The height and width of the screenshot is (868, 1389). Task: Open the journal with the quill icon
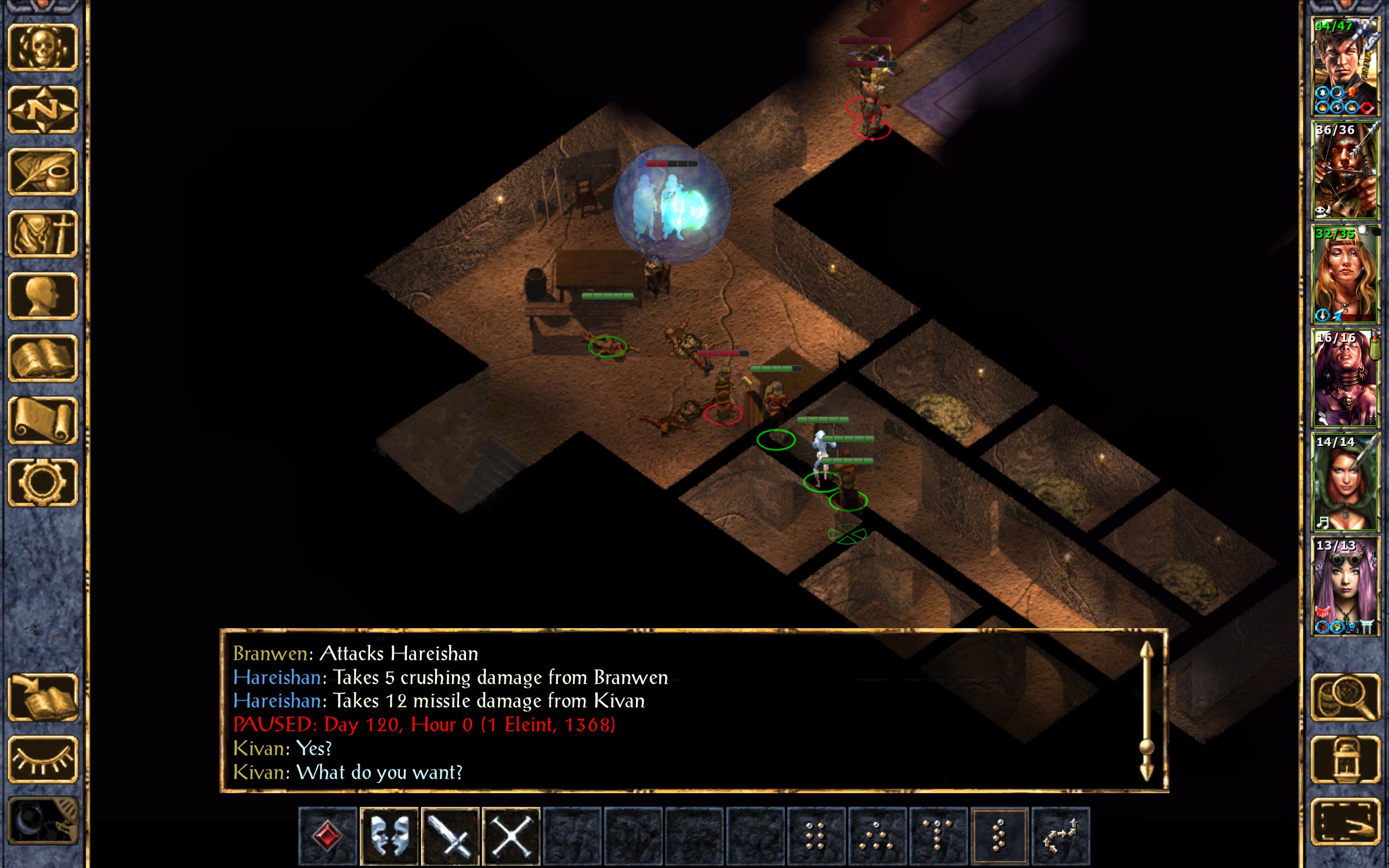42,171
